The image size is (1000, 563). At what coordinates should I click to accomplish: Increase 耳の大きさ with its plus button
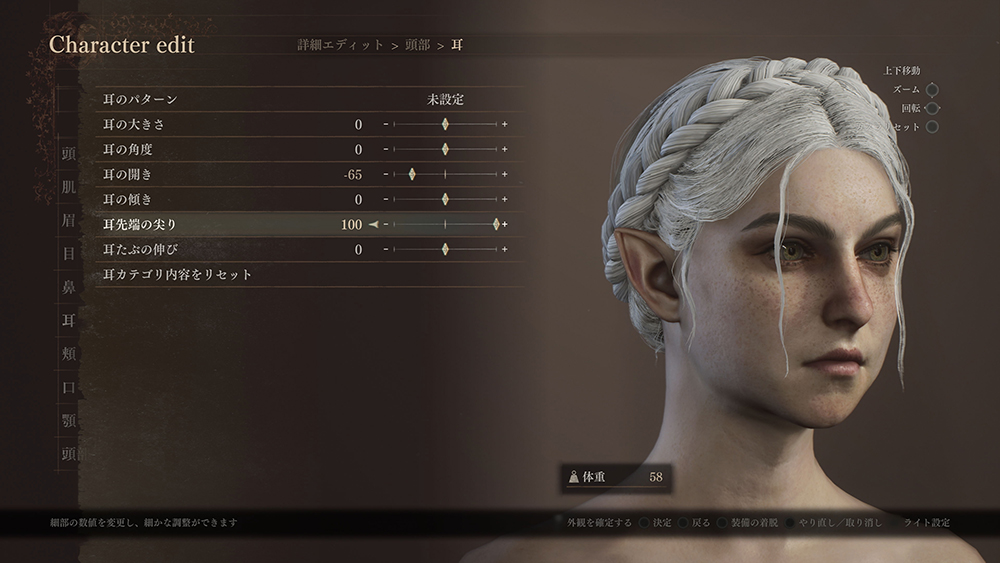(x=505, y=124)
